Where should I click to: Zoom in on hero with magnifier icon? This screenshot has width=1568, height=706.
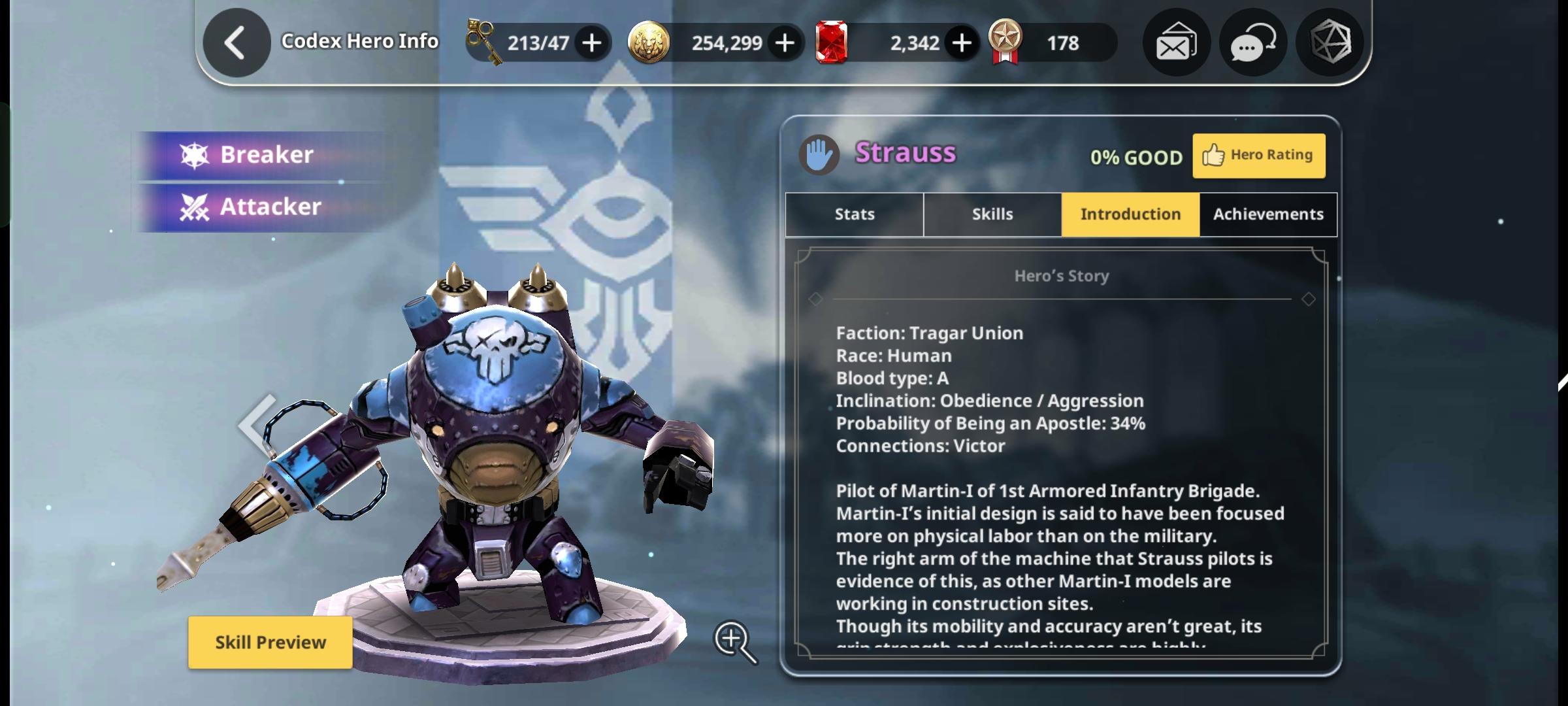734,641
